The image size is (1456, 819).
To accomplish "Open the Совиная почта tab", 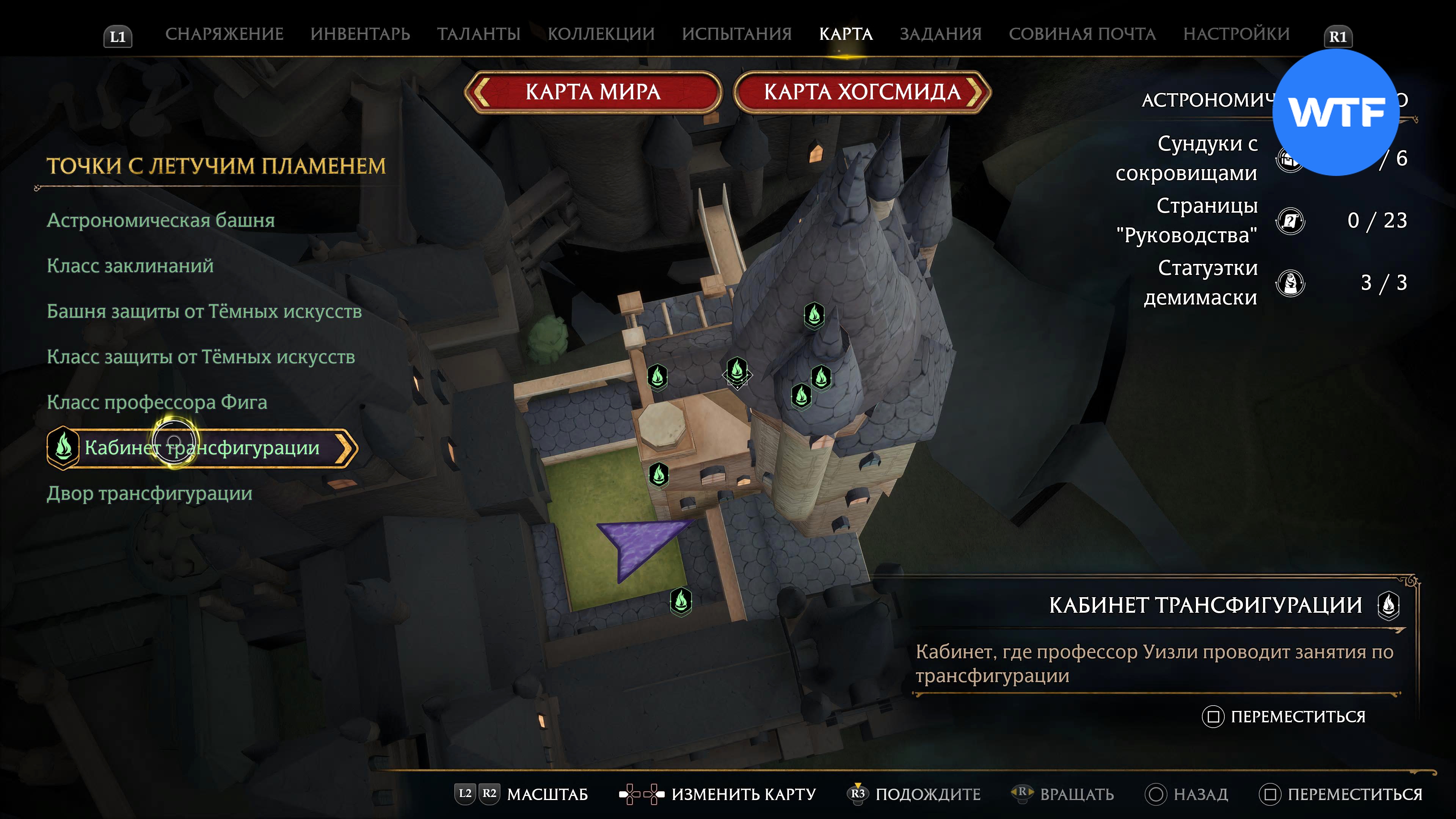I will coord(1082,34).
